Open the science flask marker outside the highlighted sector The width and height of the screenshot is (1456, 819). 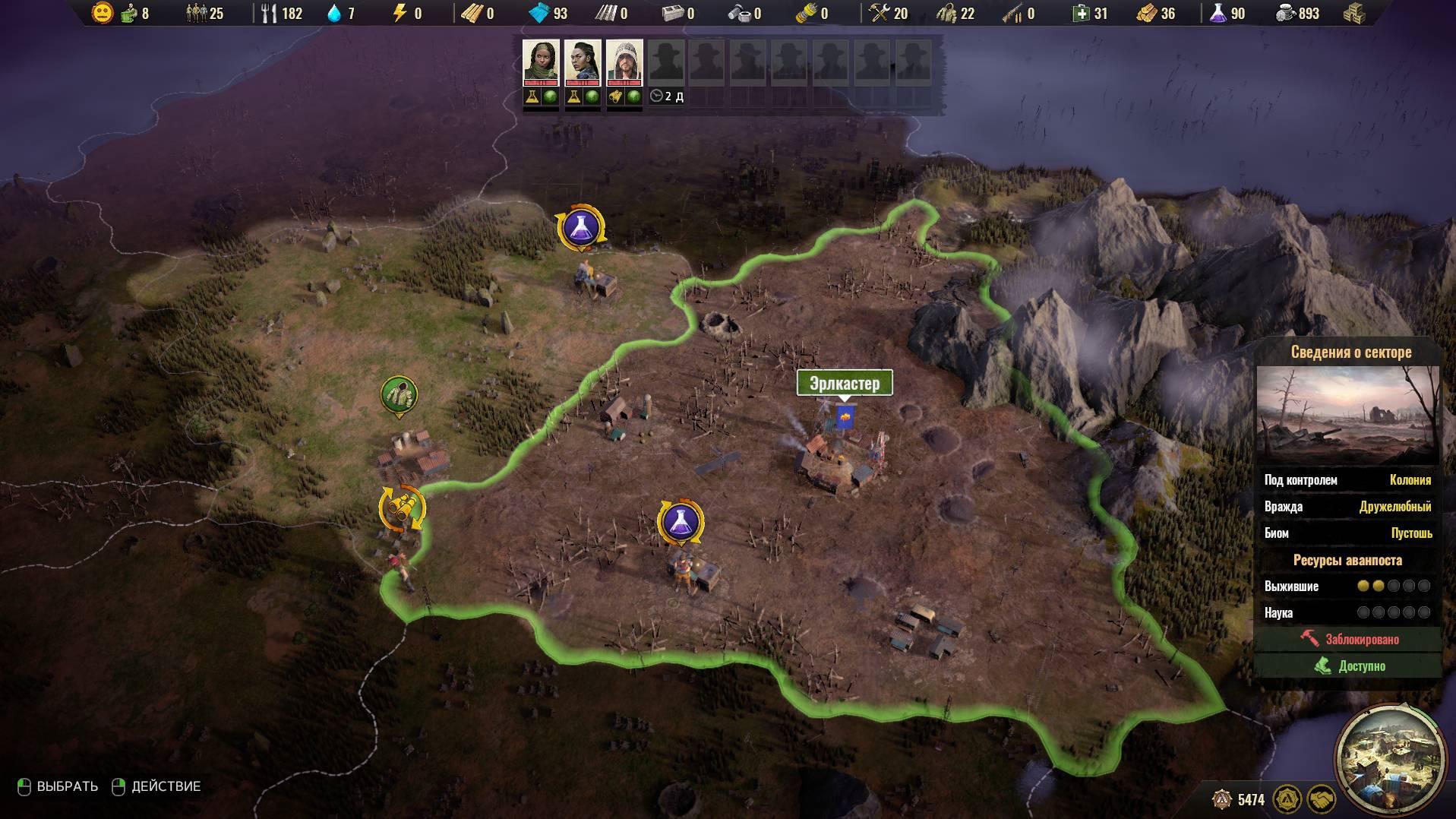pos(581,227)
